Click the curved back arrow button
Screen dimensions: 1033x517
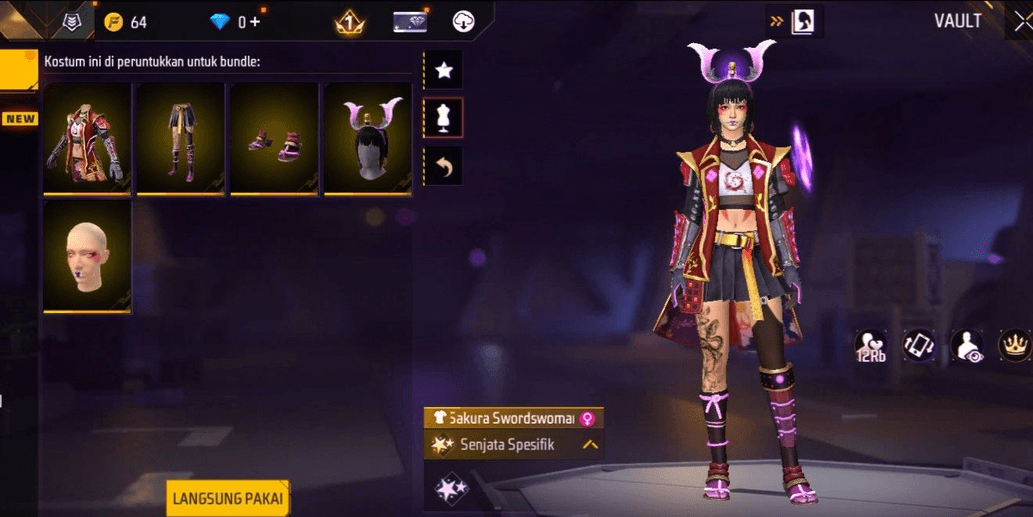click(x=443, y=165)
